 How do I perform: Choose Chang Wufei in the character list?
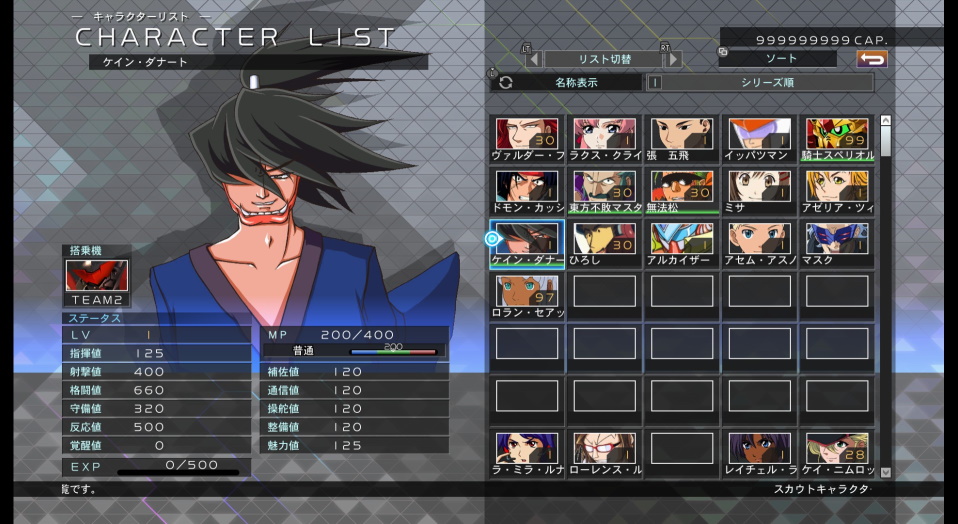682,138
